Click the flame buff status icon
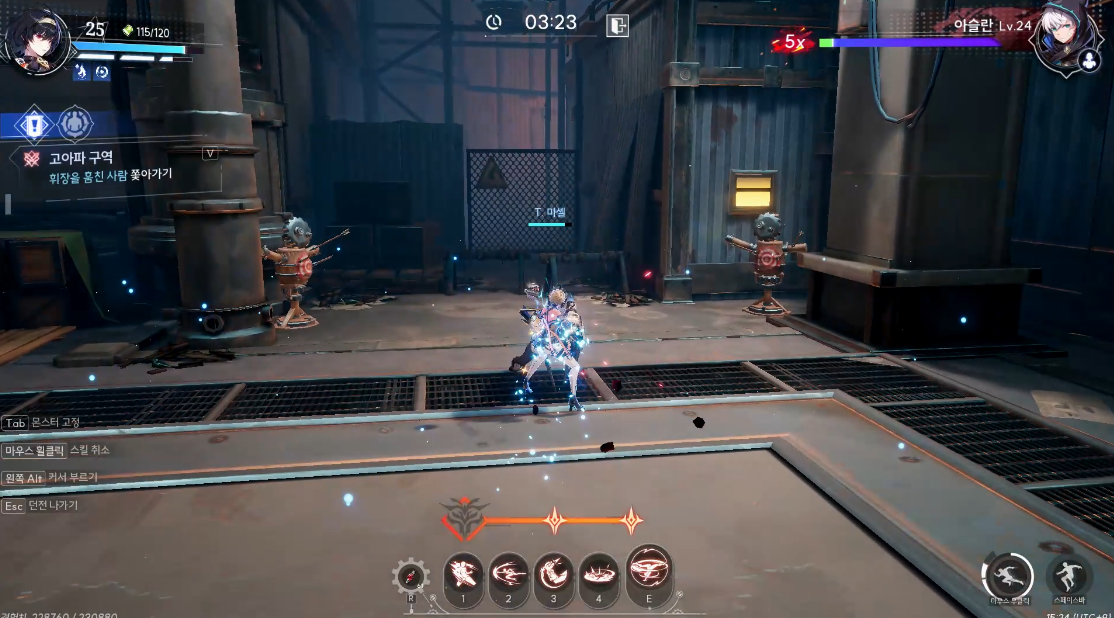1114x618 pixels. pyautogui.click(x=81, y=72)
